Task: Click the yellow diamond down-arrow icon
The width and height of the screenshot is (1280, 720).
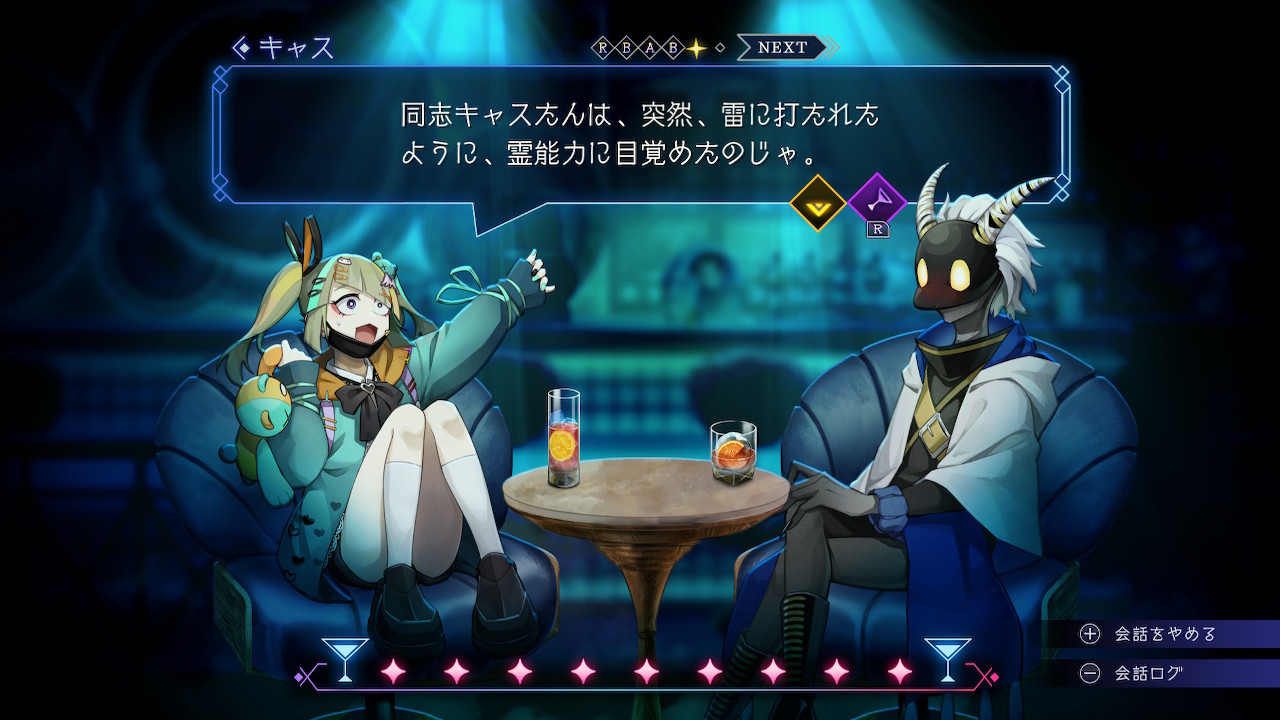Action: tap(818, 203)
